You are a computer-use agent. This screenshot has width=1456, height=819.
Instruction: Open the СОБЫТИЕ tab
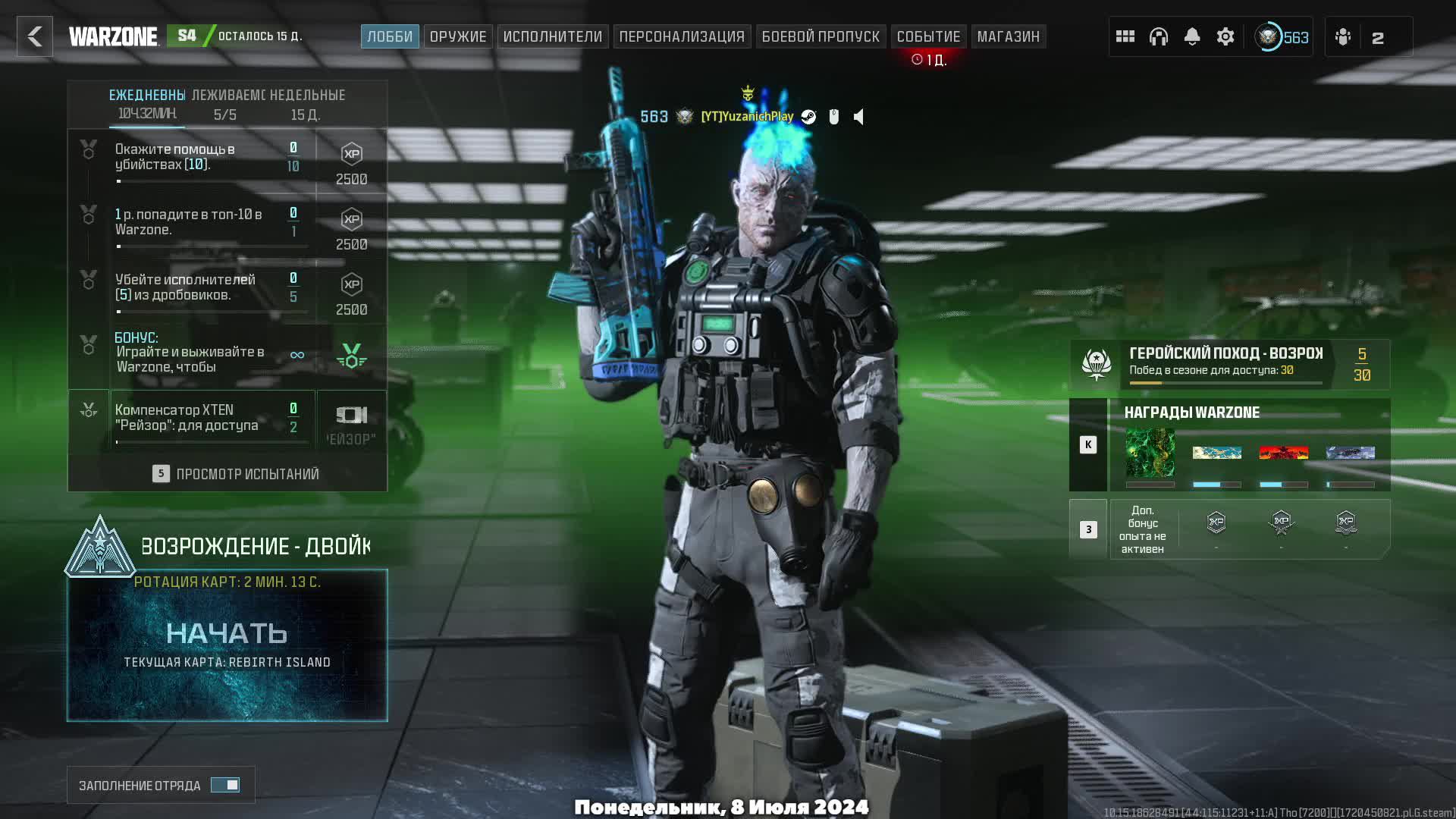(x=928, y=36)
